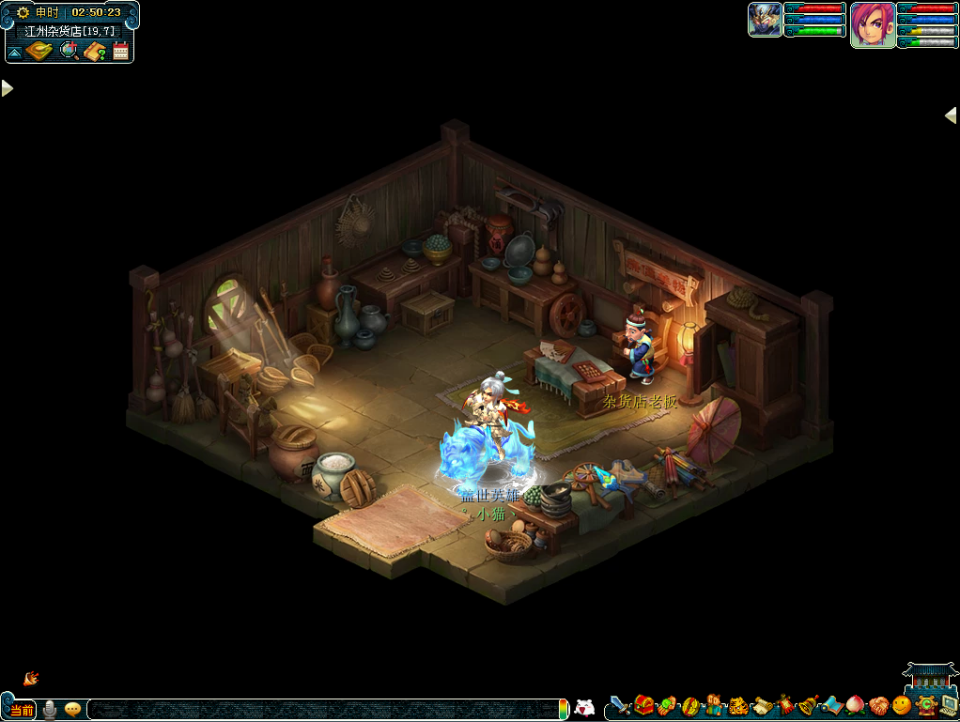Open the tiger face pet menu

[x=738, y=706]
